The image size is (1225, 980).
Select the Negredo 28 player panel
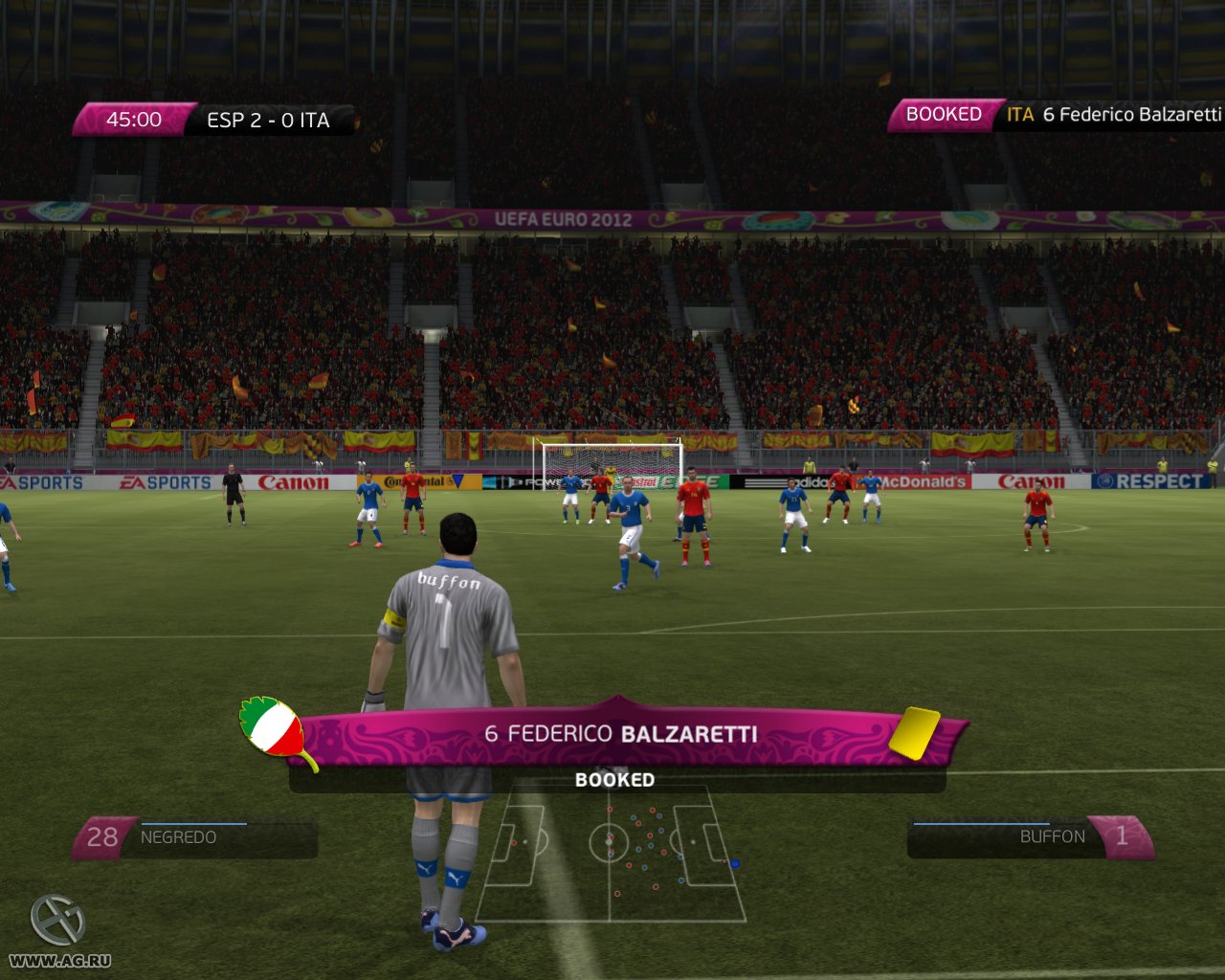click(x=196, y=837)
